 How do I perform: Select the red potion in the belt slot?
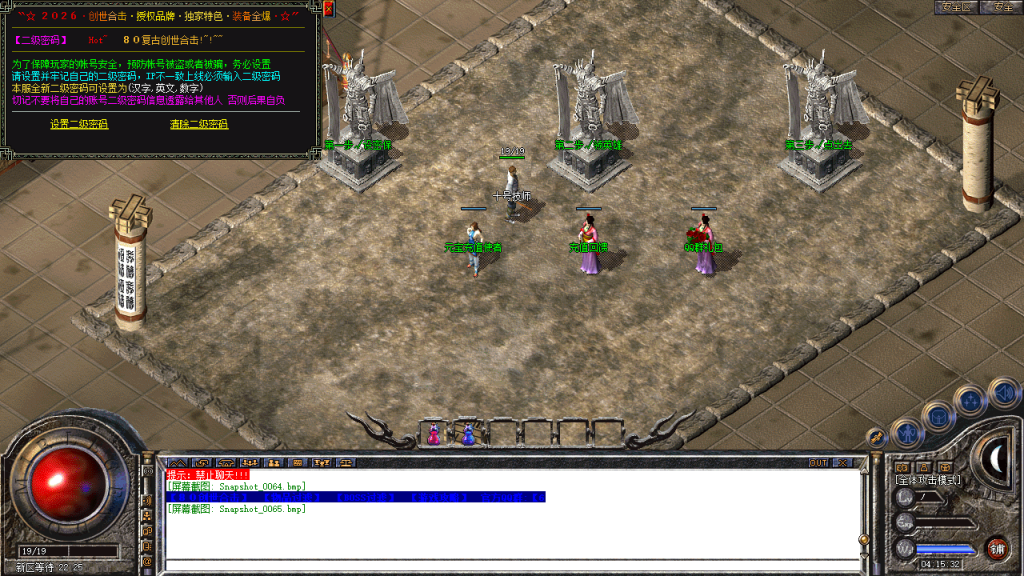point(433,434)
